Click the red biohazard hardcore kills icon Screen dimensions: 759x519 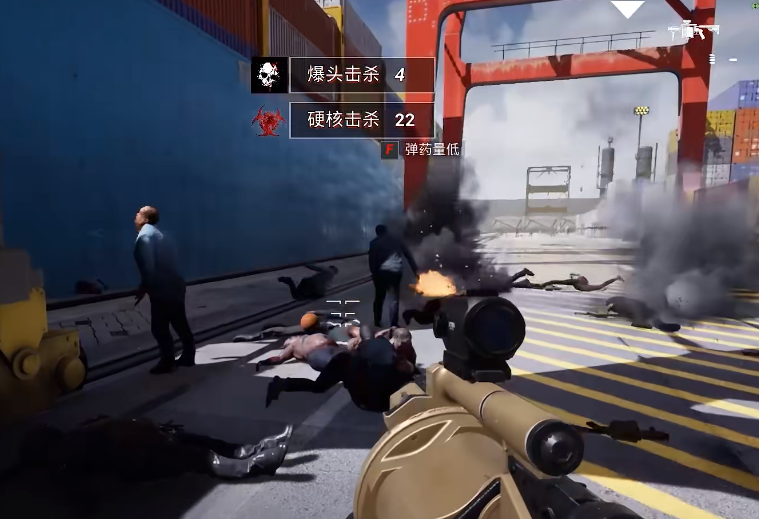click(x=268, y=121)
